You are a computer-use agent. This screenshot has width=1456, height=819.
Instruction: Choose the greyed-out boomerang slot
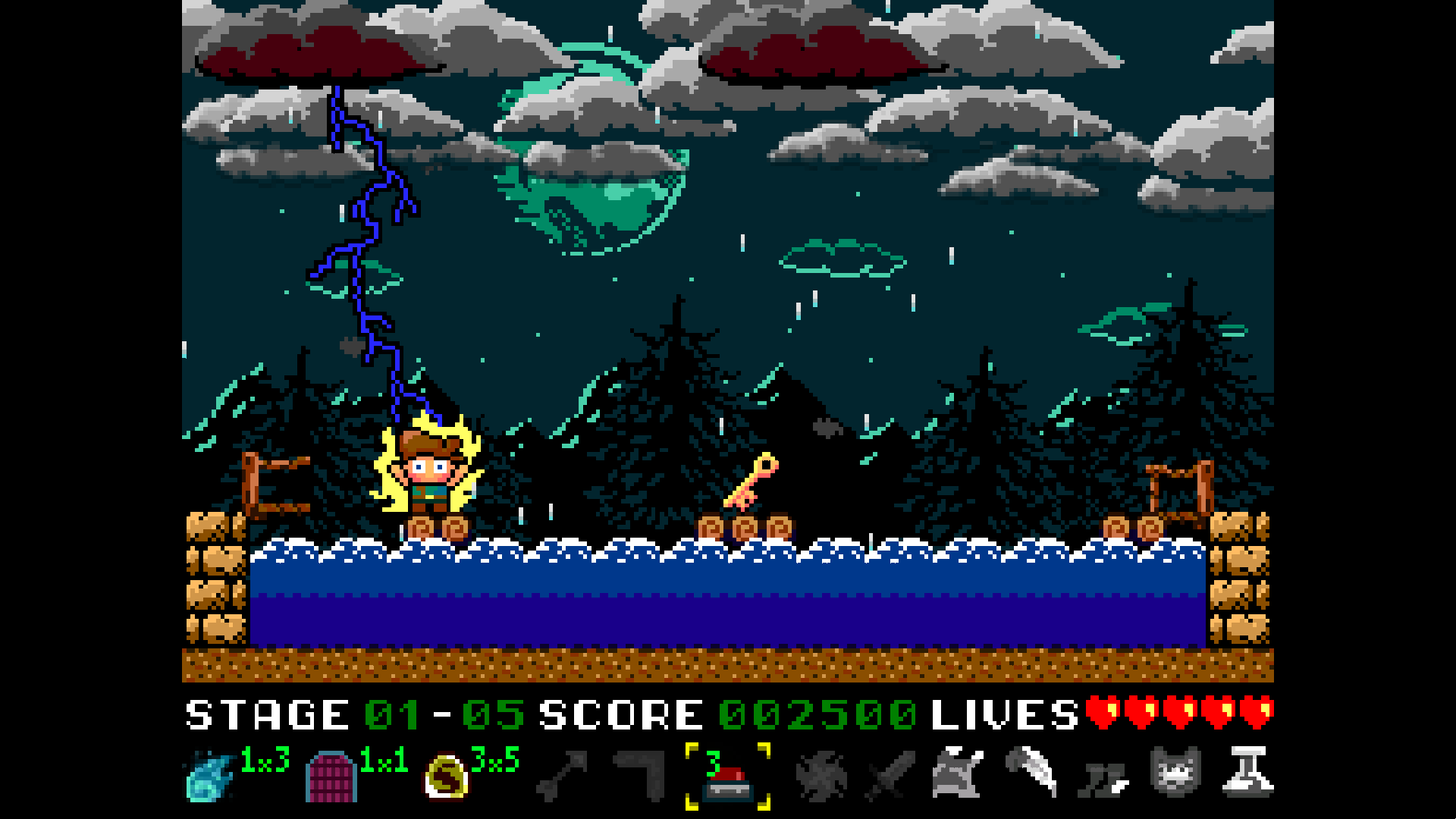click(642, 775)
